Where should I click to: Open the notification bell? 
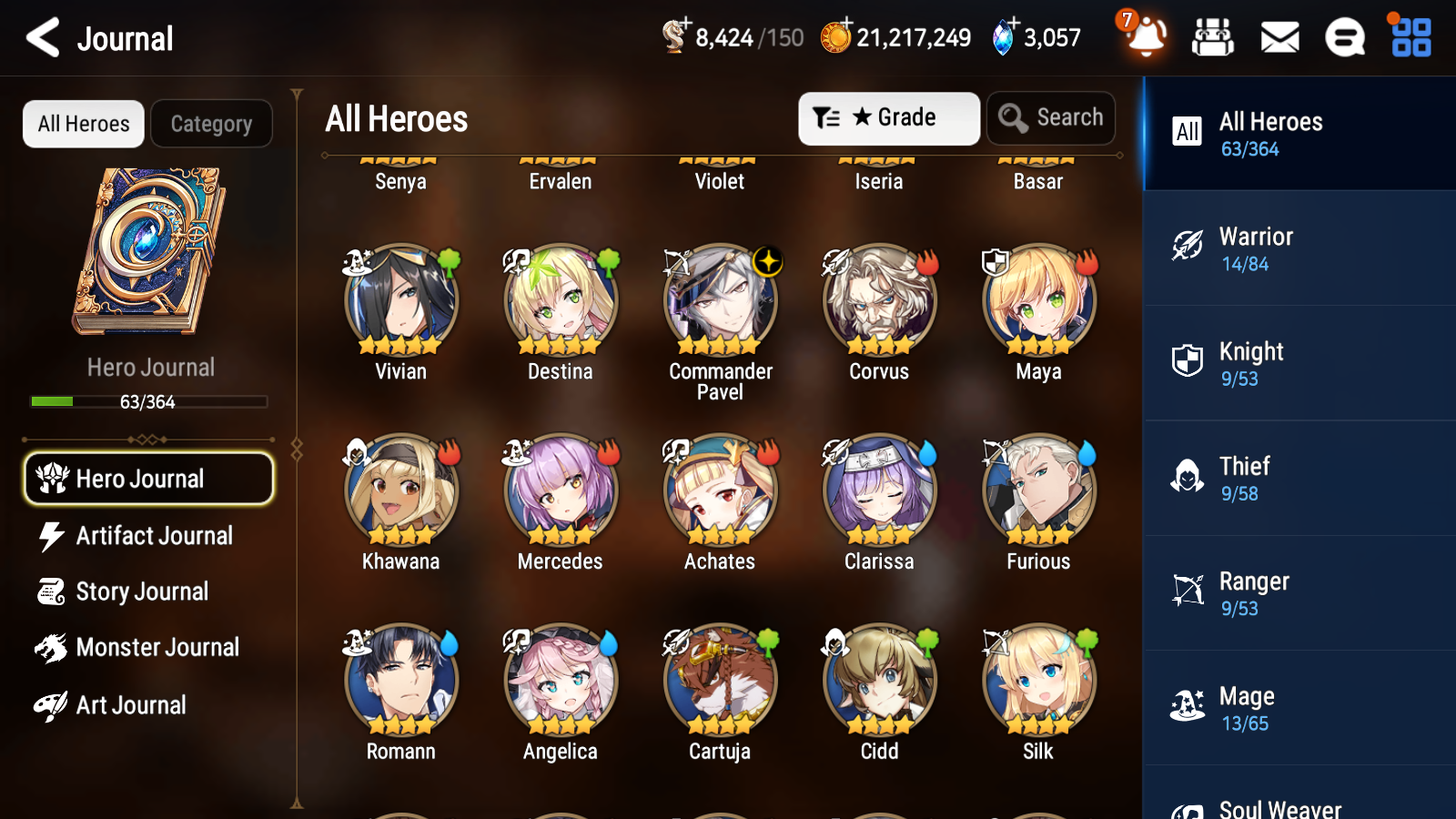(x=1146, y=38)
